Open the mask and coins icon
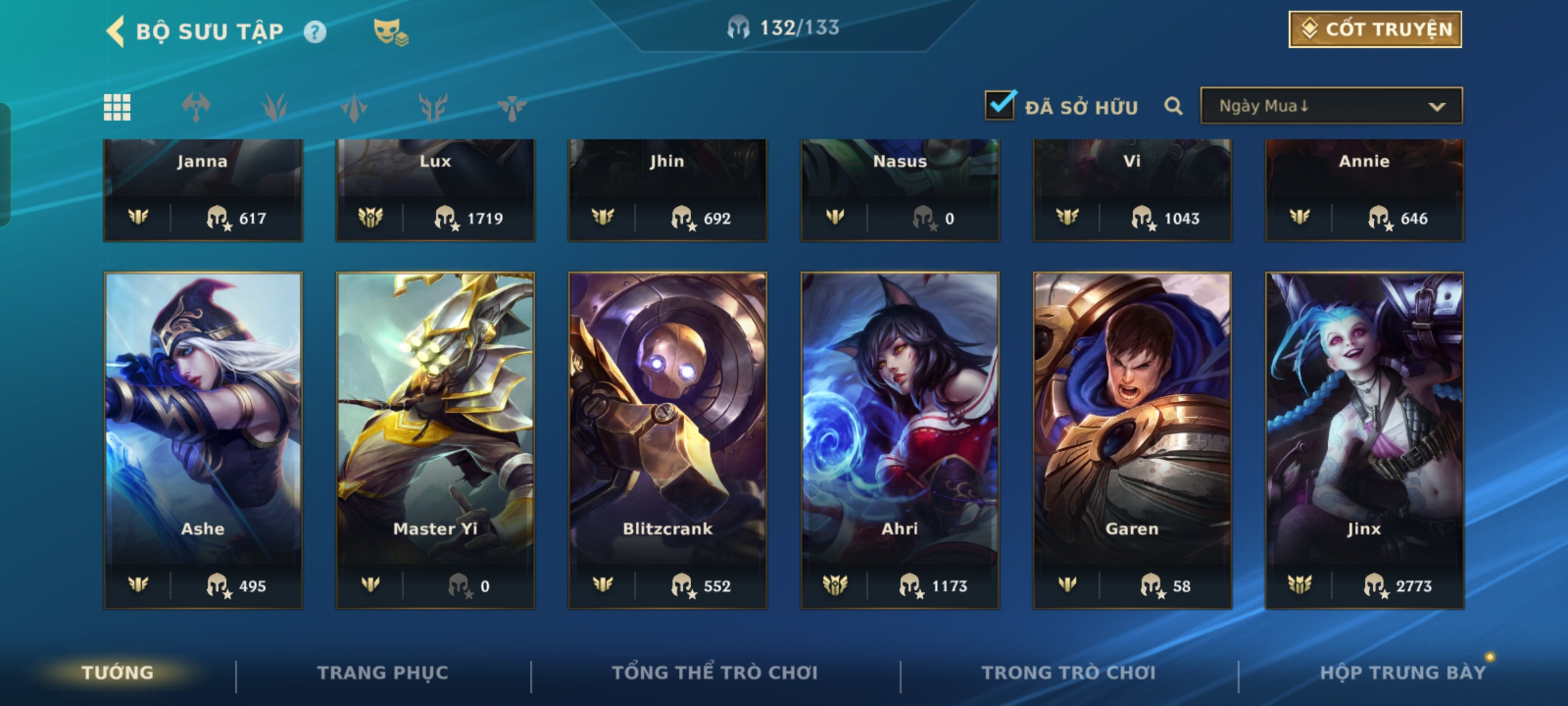 coord(391,32)
